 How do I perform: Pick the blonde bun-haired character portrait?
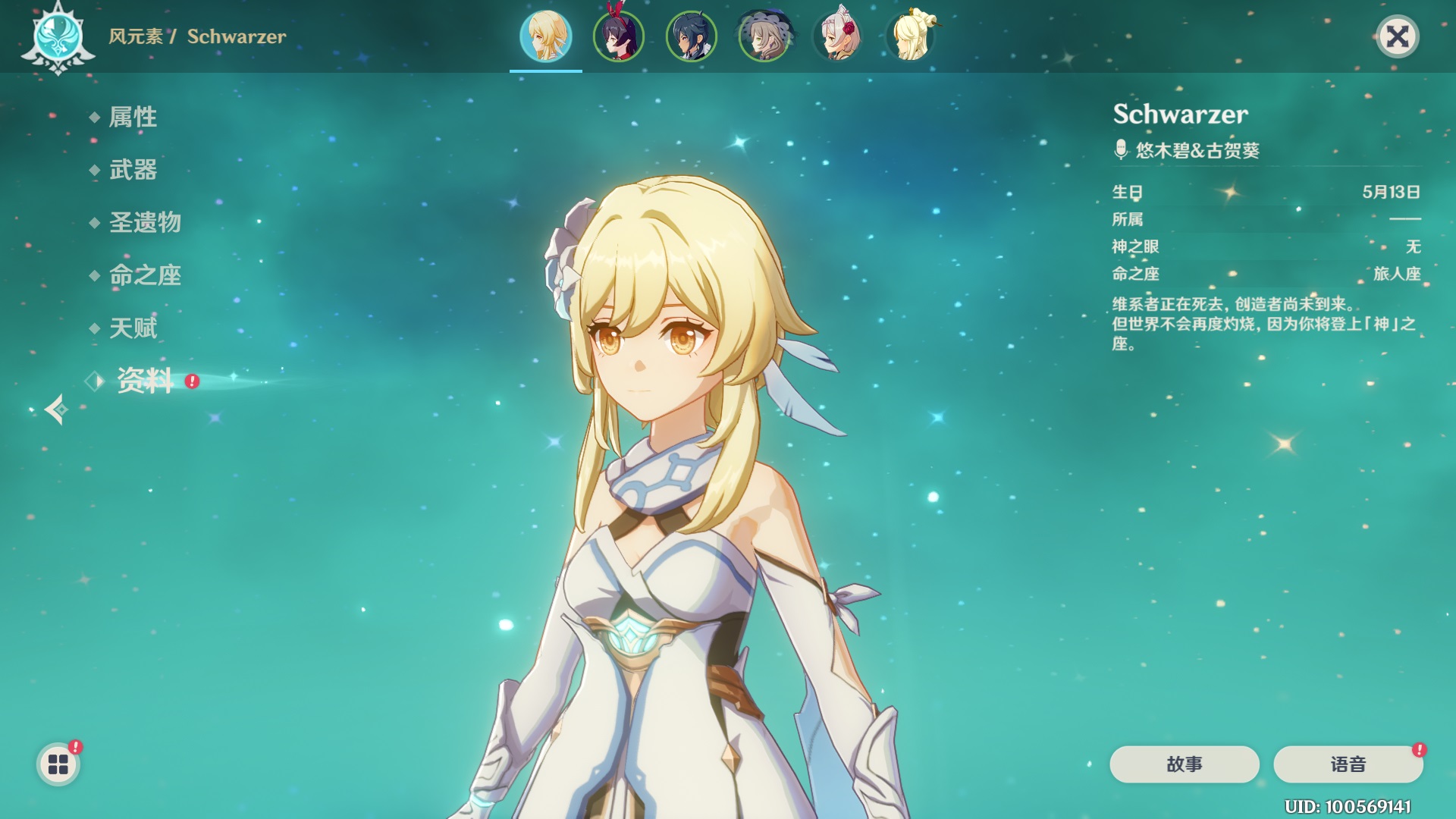[910, 36]
